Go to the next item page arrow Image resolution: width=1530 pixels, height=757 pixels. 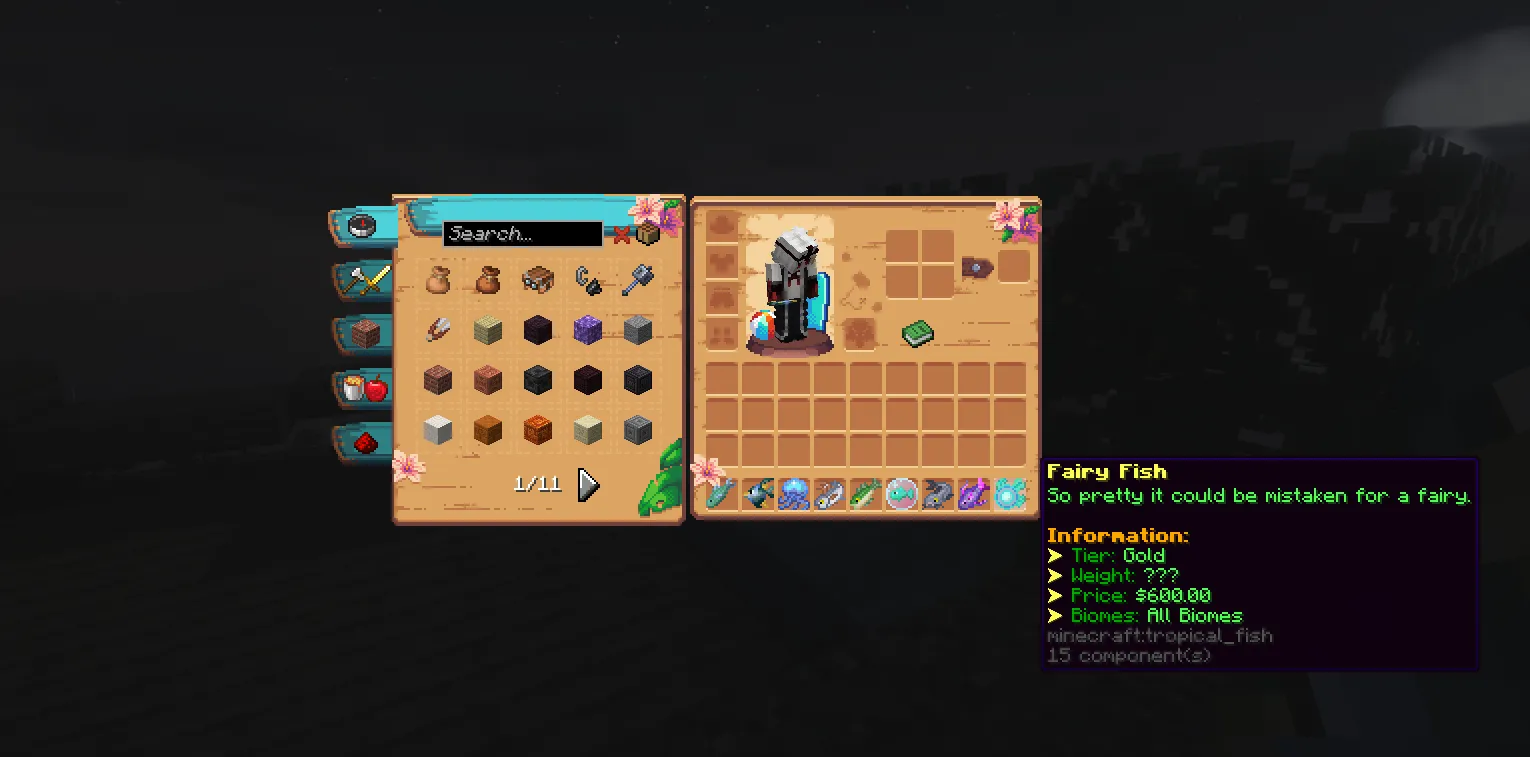[x=588, y=485]
